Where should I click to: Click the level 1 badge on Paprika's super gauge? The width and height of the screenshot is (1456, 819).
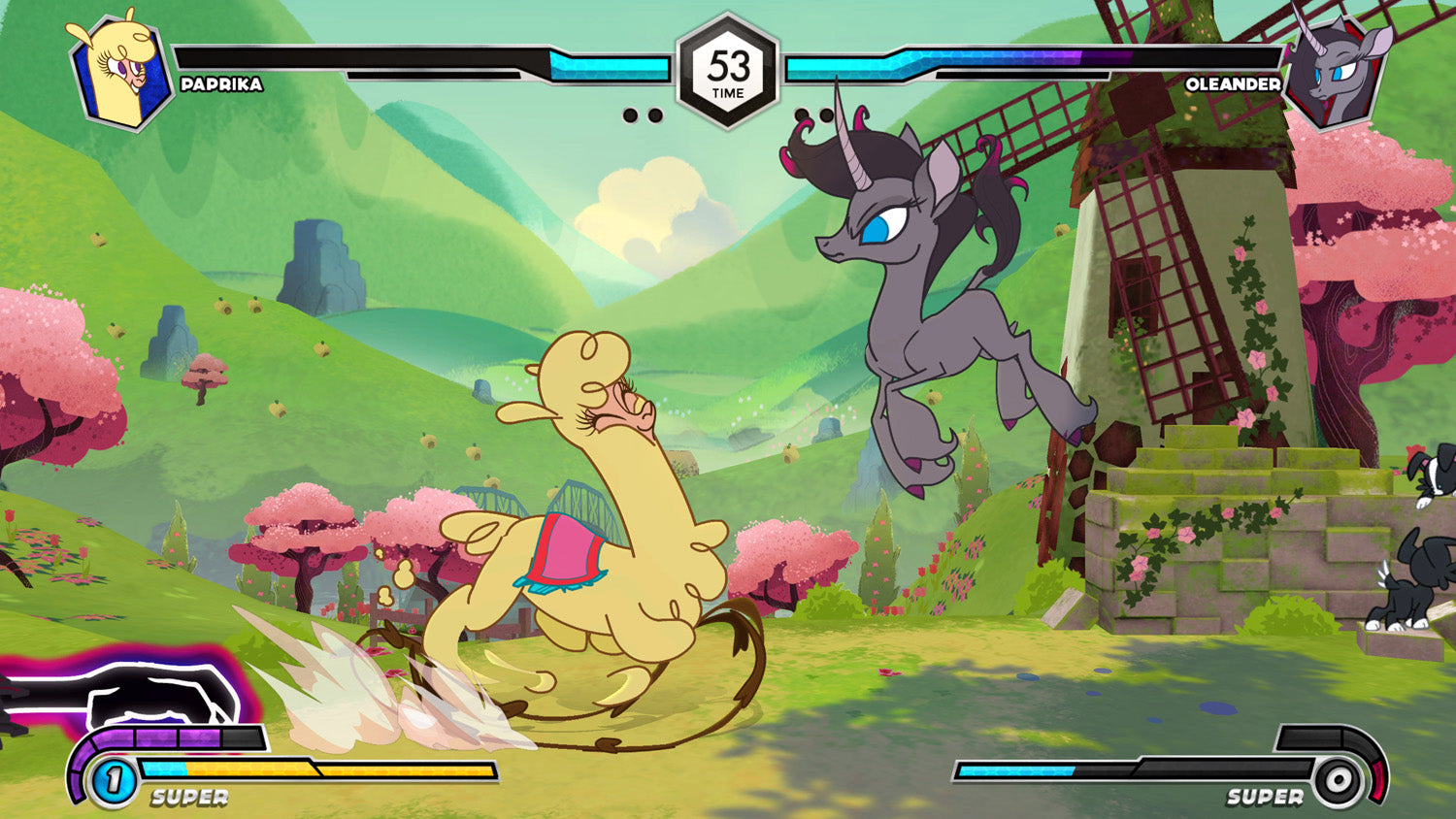(x=114, y=779)
